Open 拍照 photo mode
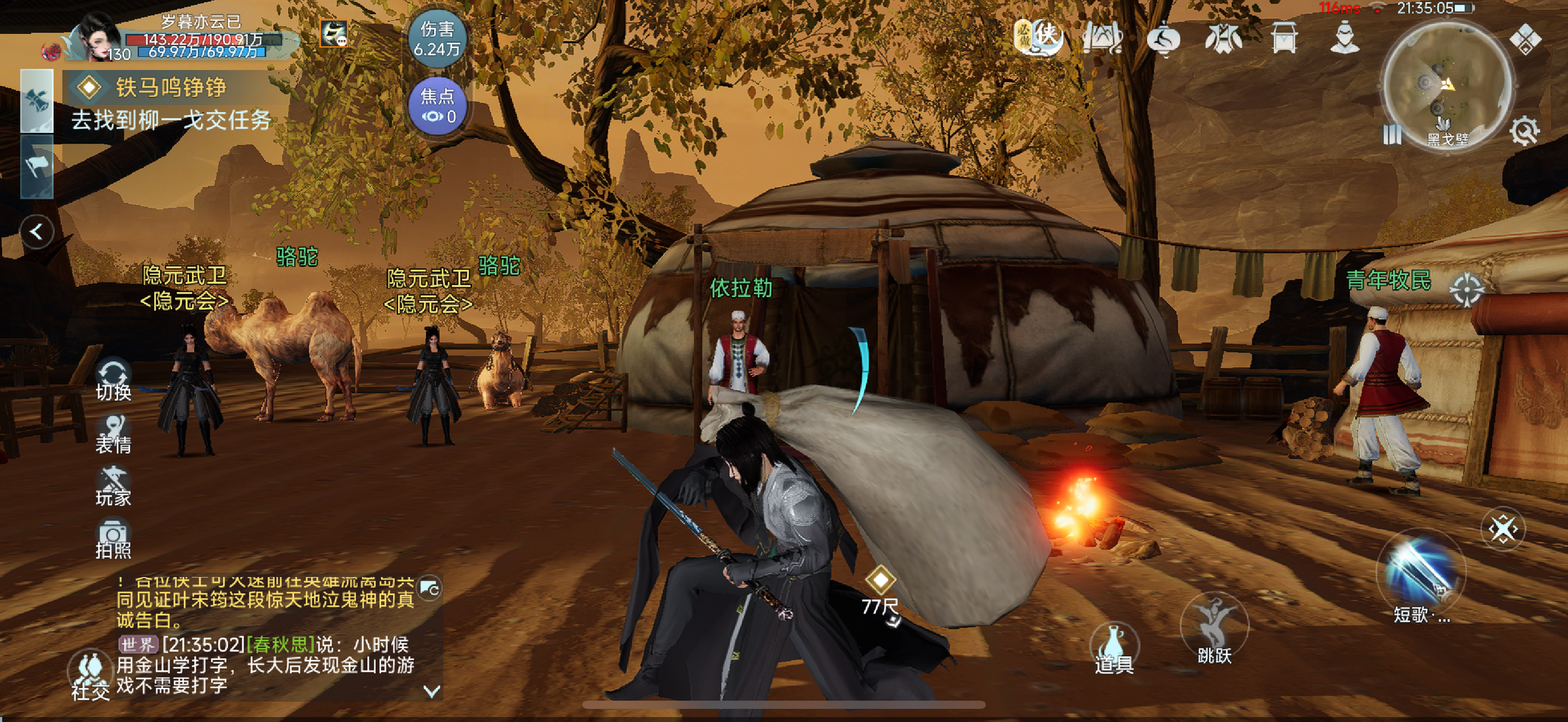1568x722 pixels. 113,540
